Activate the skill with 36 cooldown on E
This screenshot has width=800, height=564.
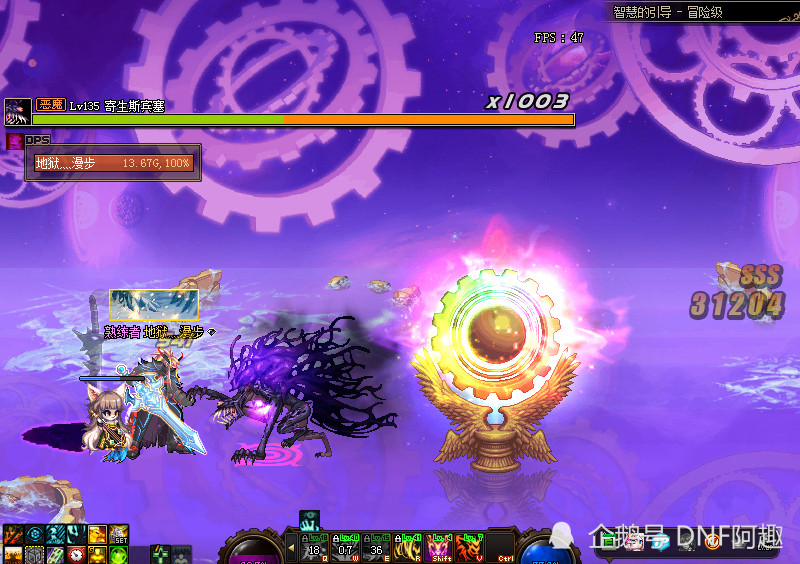click(x=376, y=546)
